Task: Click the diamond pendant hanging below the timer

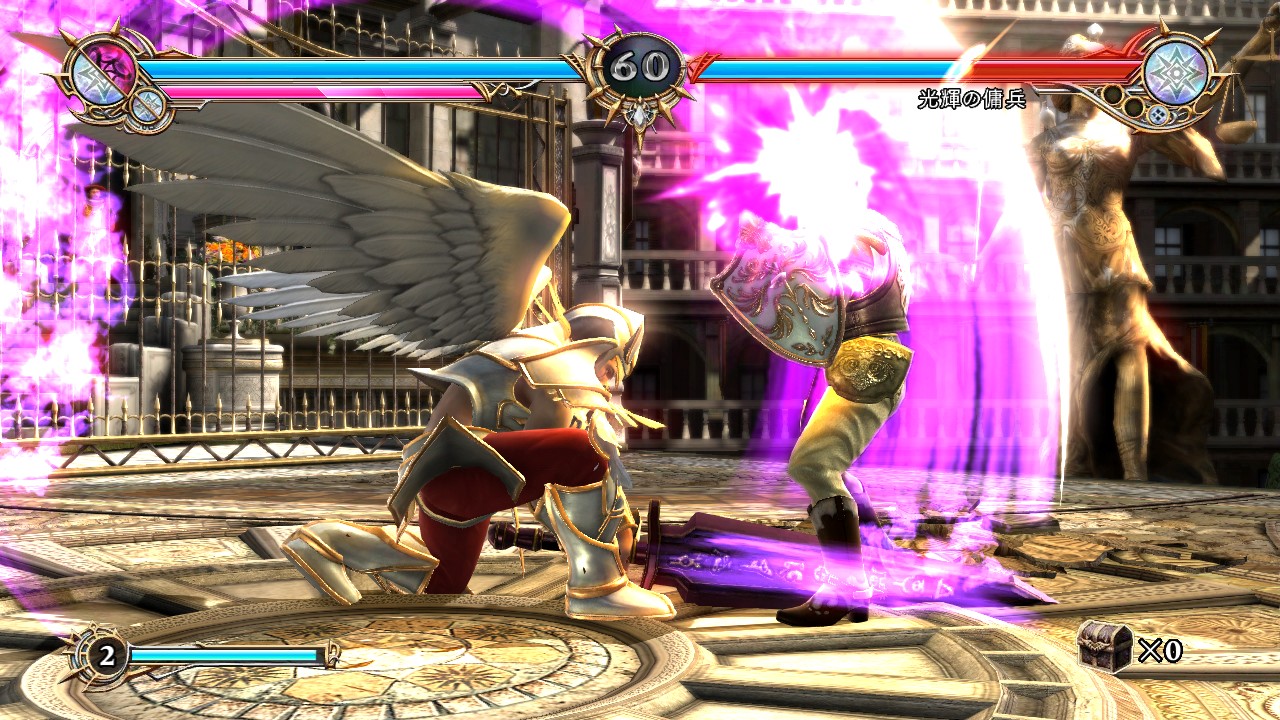Action: click(638, 117)
